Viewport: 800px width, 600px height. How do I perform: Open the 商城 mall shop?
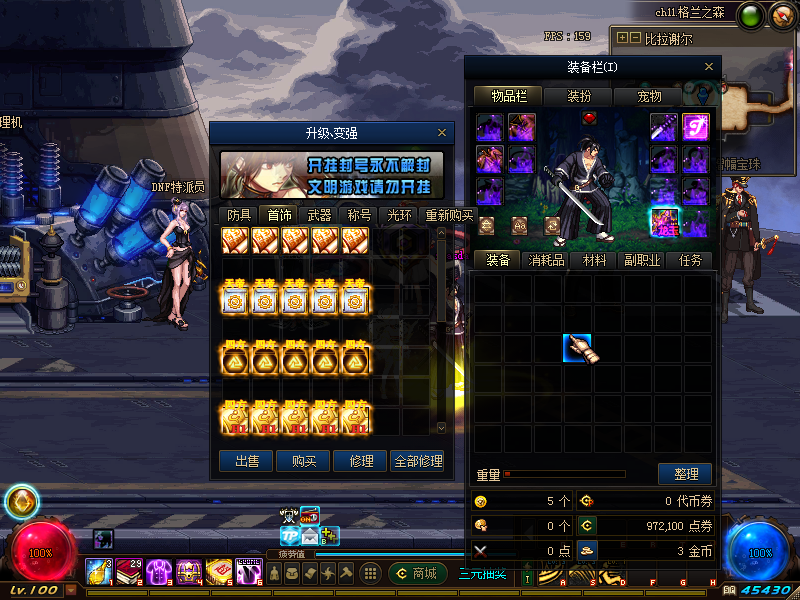418,573
